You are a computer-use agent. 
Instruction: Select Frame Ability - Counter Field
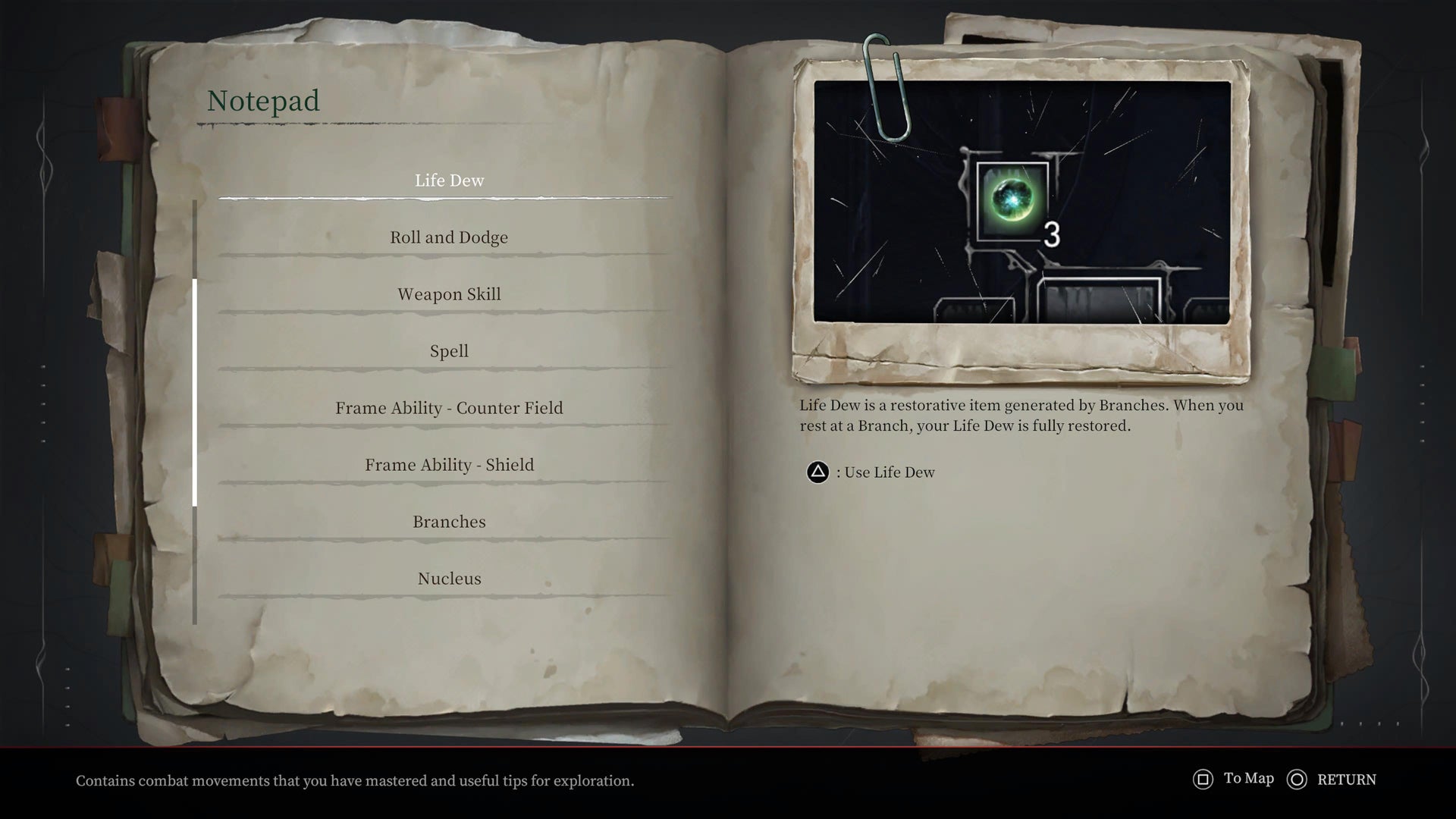(x=449, y=407)
